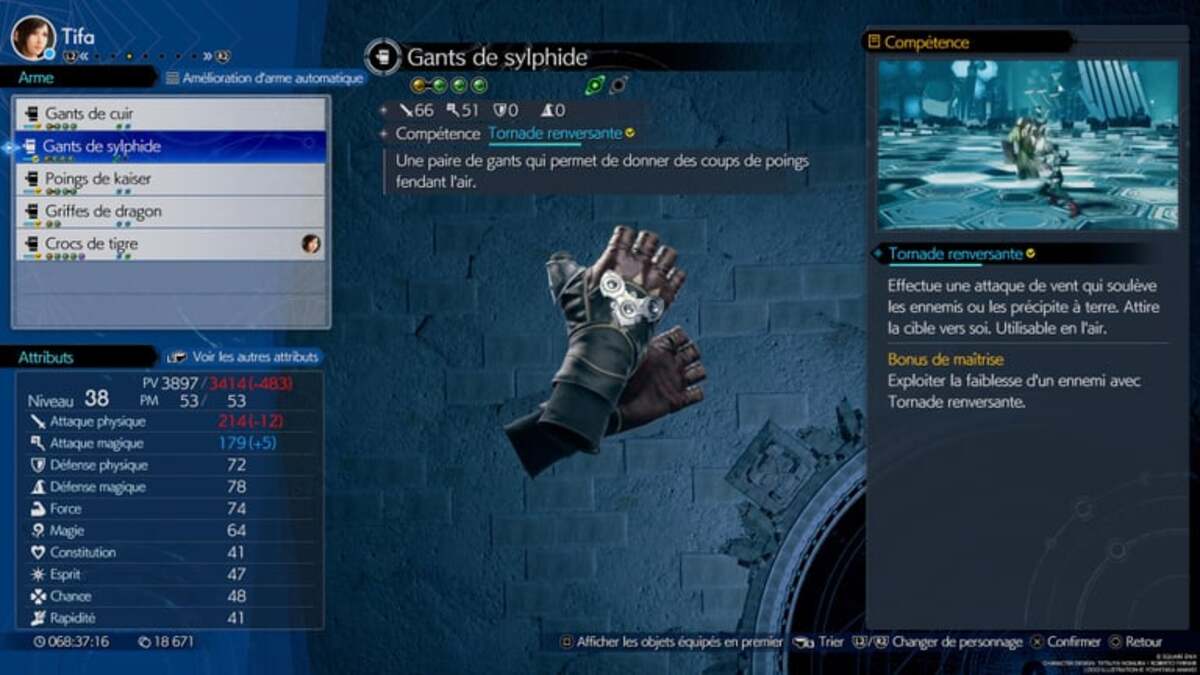Open the Tornade renversante skill link
Screen dimensions: 1200x675
(555, 134)
